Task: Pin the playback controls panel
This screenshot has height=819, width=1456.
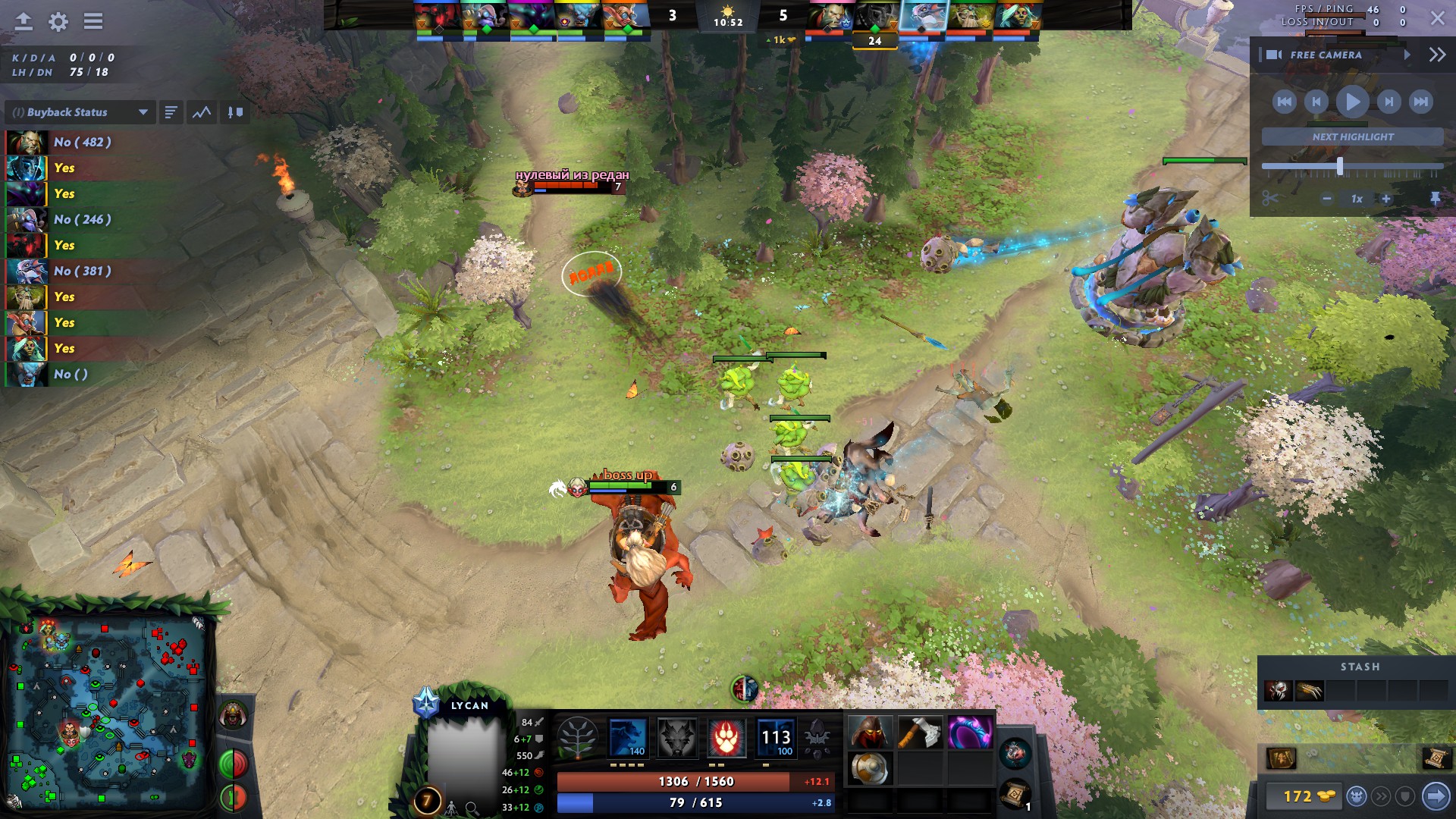Action: click(1436, 199)
